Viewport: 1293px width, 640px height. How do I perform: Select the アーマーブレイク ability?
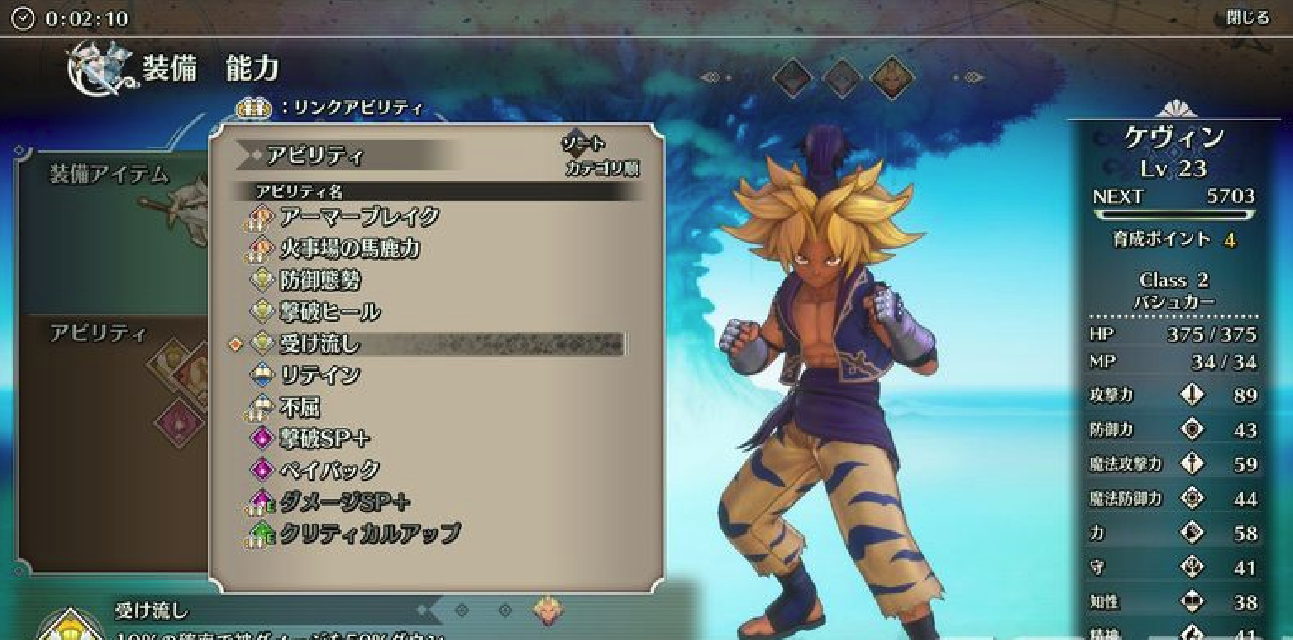pos(358,217)
